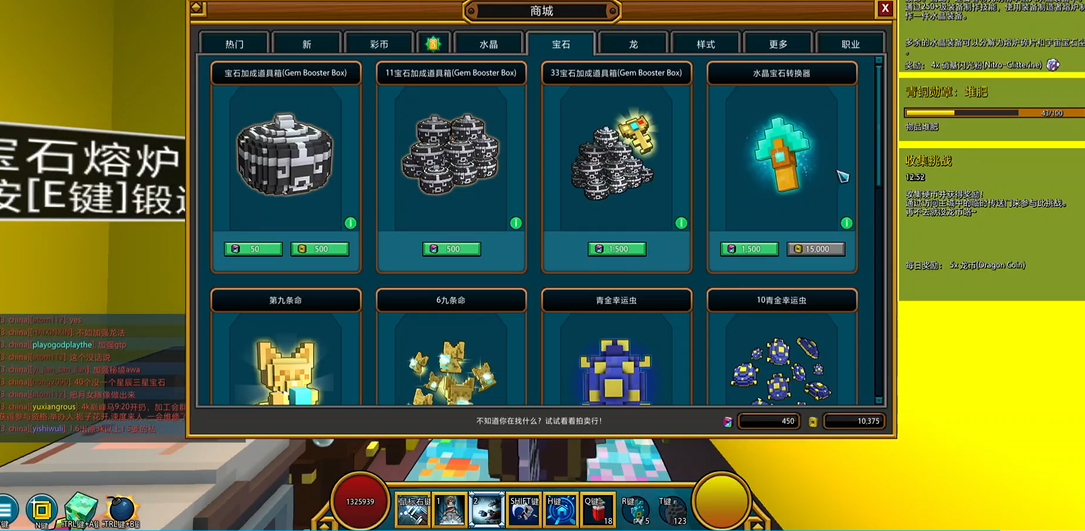
Task: Switch to the 更多 tab
Action: (778, 44)
